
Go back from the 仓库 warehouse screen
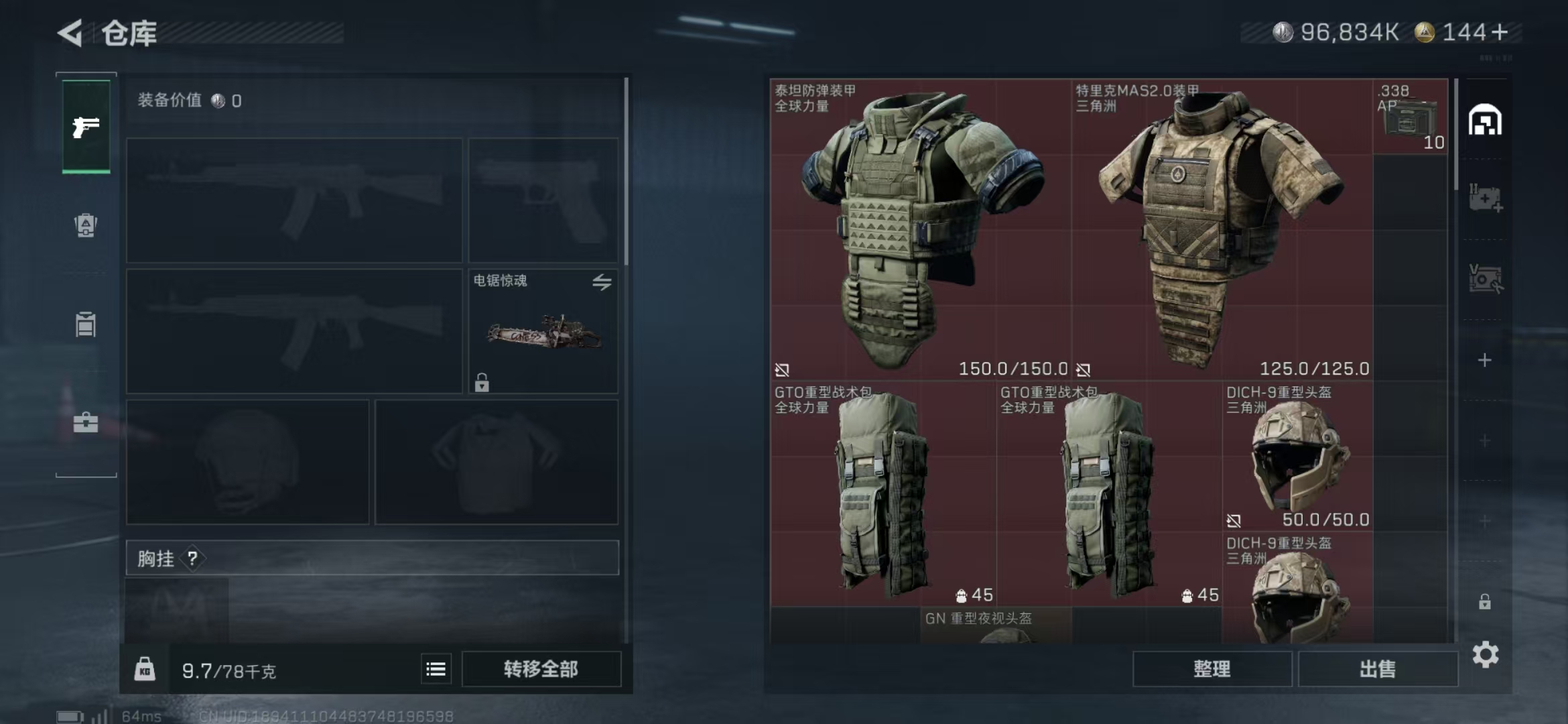(x=70, y=33)
